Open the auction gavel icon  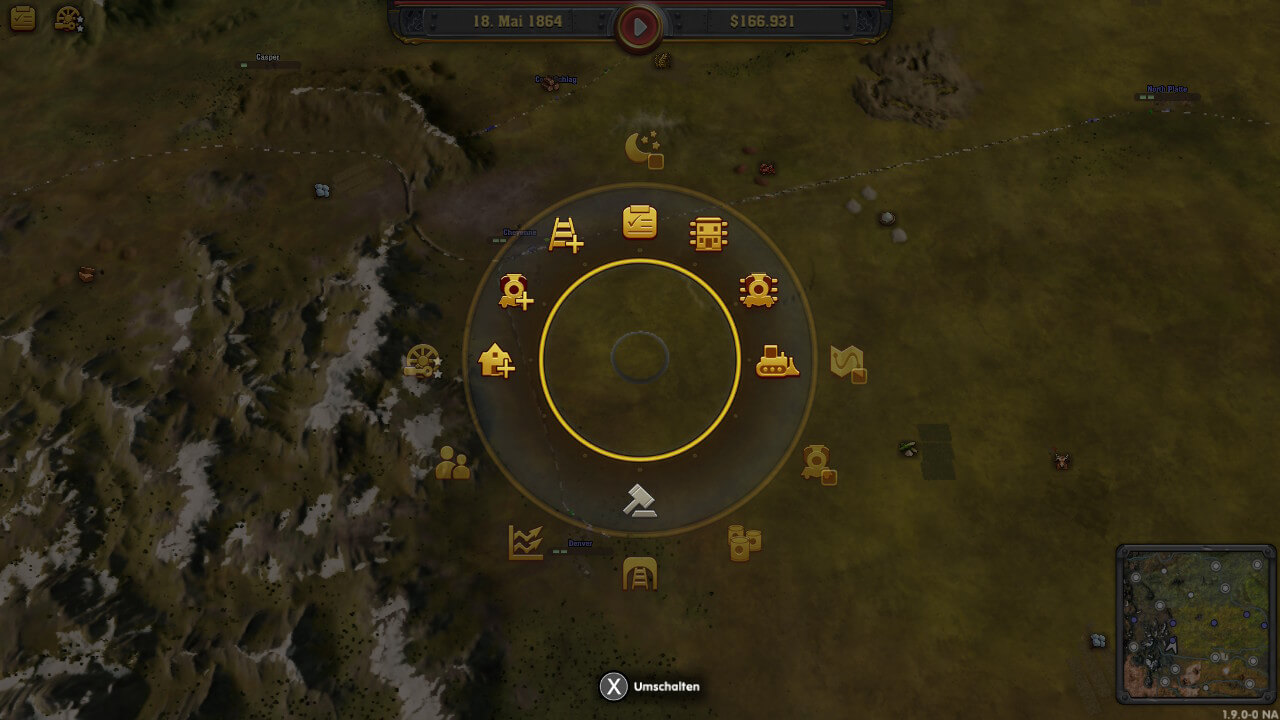pyautogui.click(x=639, y=500)
